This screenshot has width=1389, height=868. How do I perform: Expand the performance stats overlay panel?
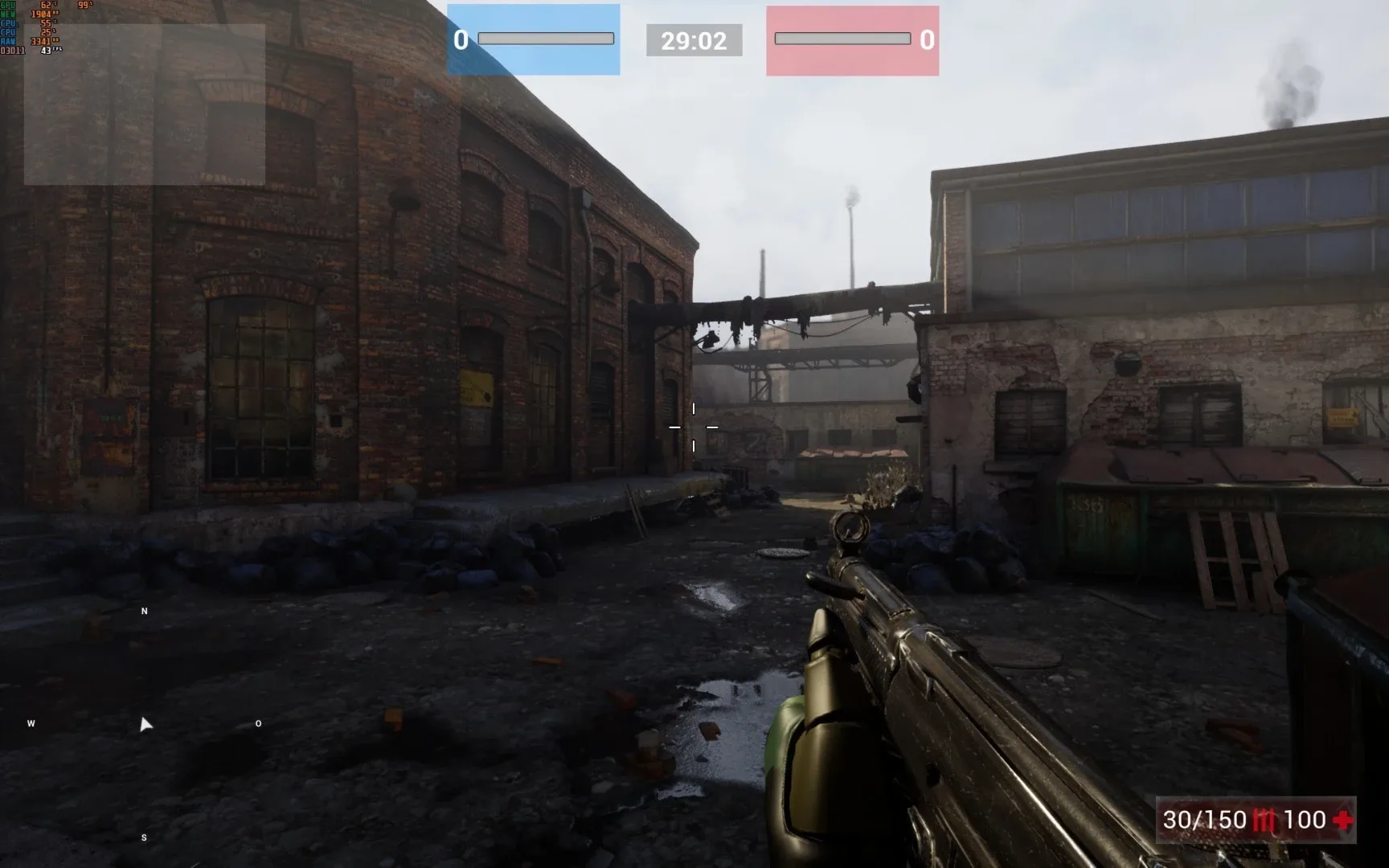(48, 28)
